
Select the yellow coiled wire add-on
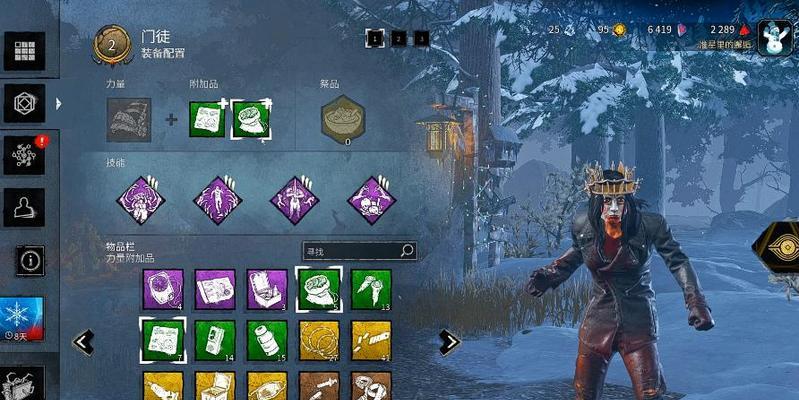[x=319, y=338]
